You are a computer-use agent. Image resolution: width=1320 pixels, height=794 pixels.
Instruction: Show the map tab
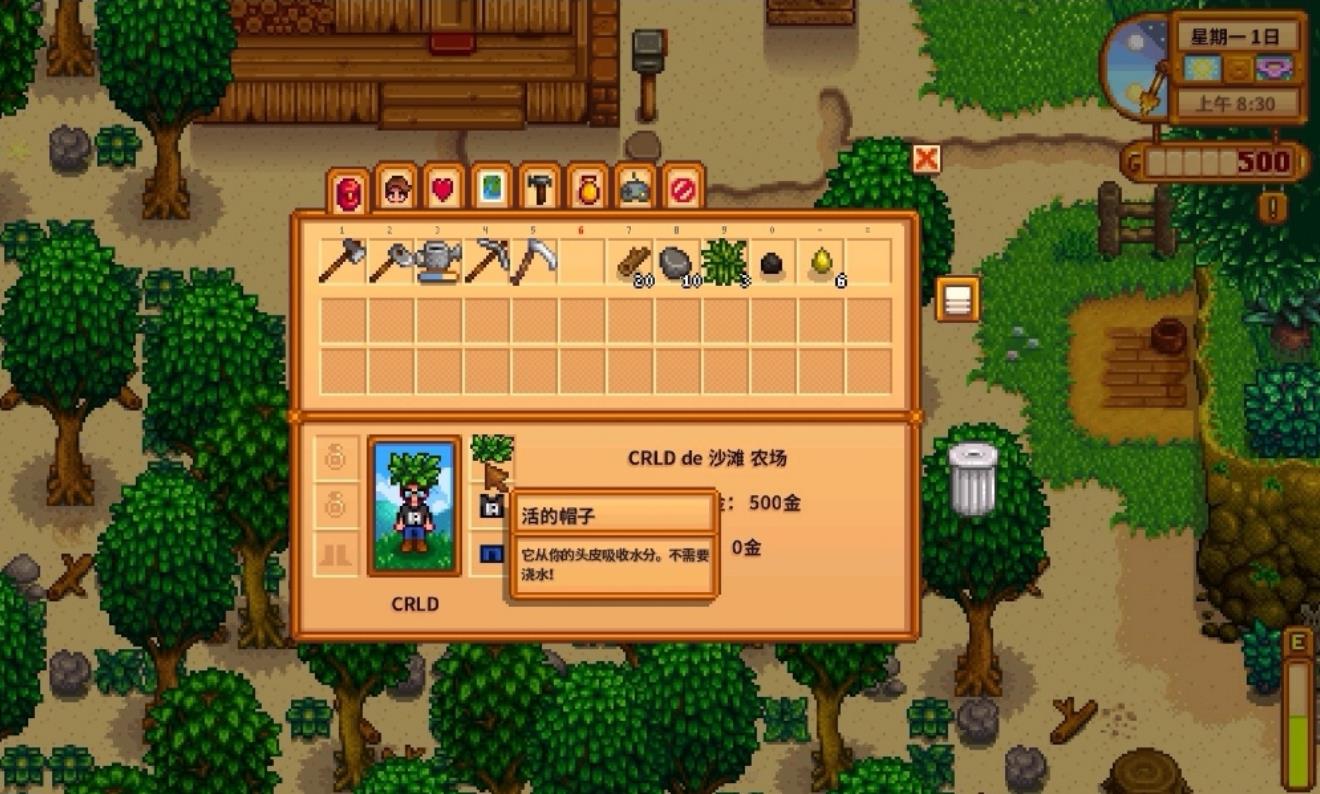[492, 188]
